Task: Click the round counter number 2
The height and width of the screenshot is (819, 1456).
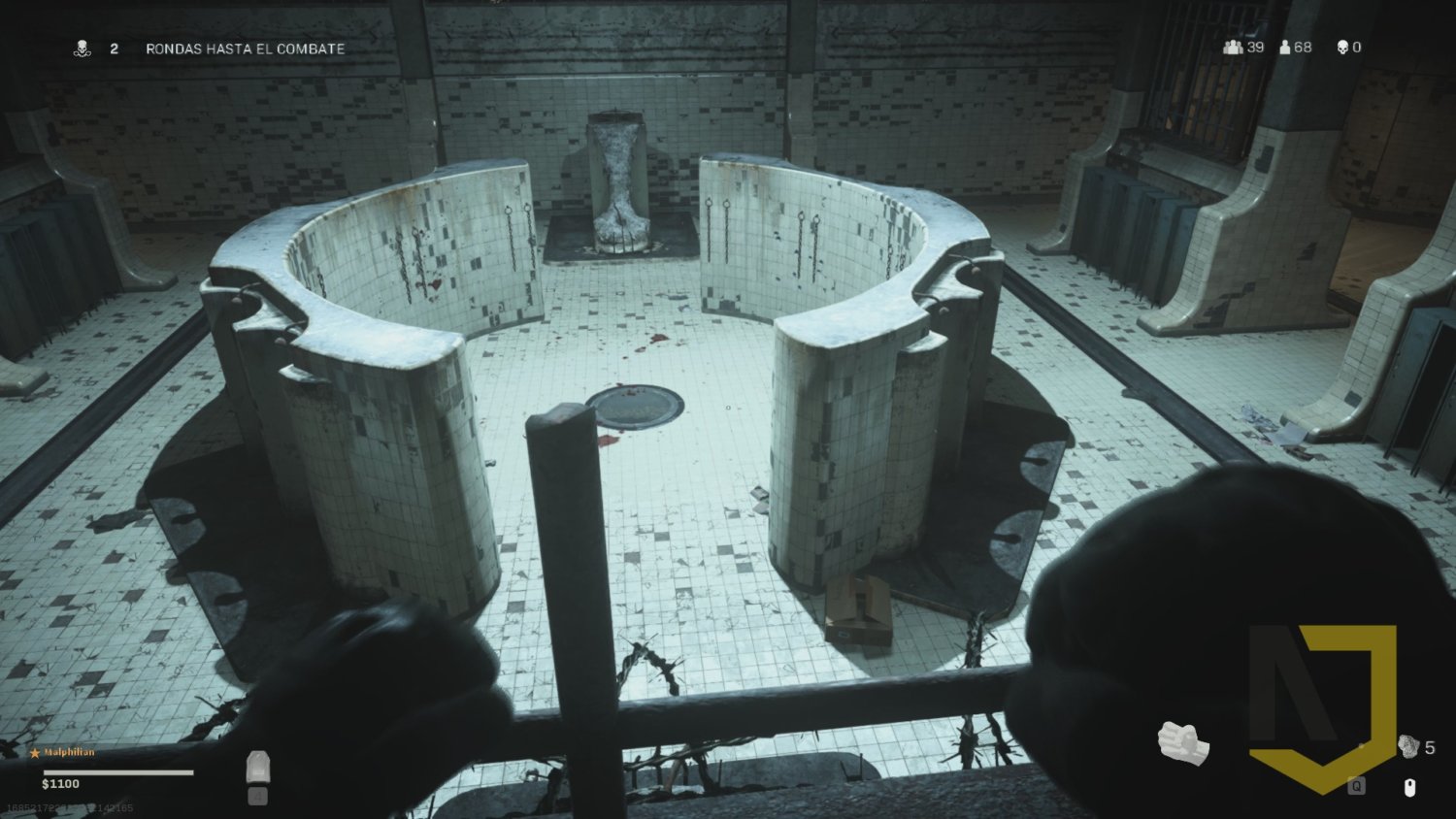Action: click(114, 48)
